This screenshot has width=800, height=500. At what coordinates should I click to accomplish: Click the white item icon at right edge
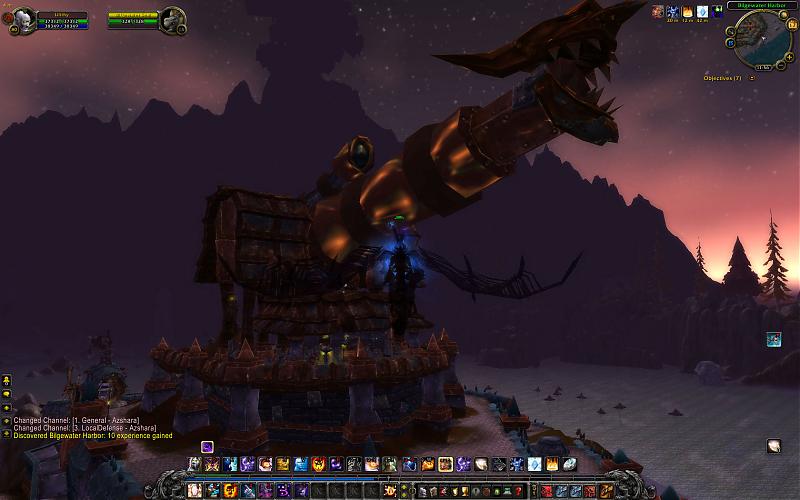[774, 446]
